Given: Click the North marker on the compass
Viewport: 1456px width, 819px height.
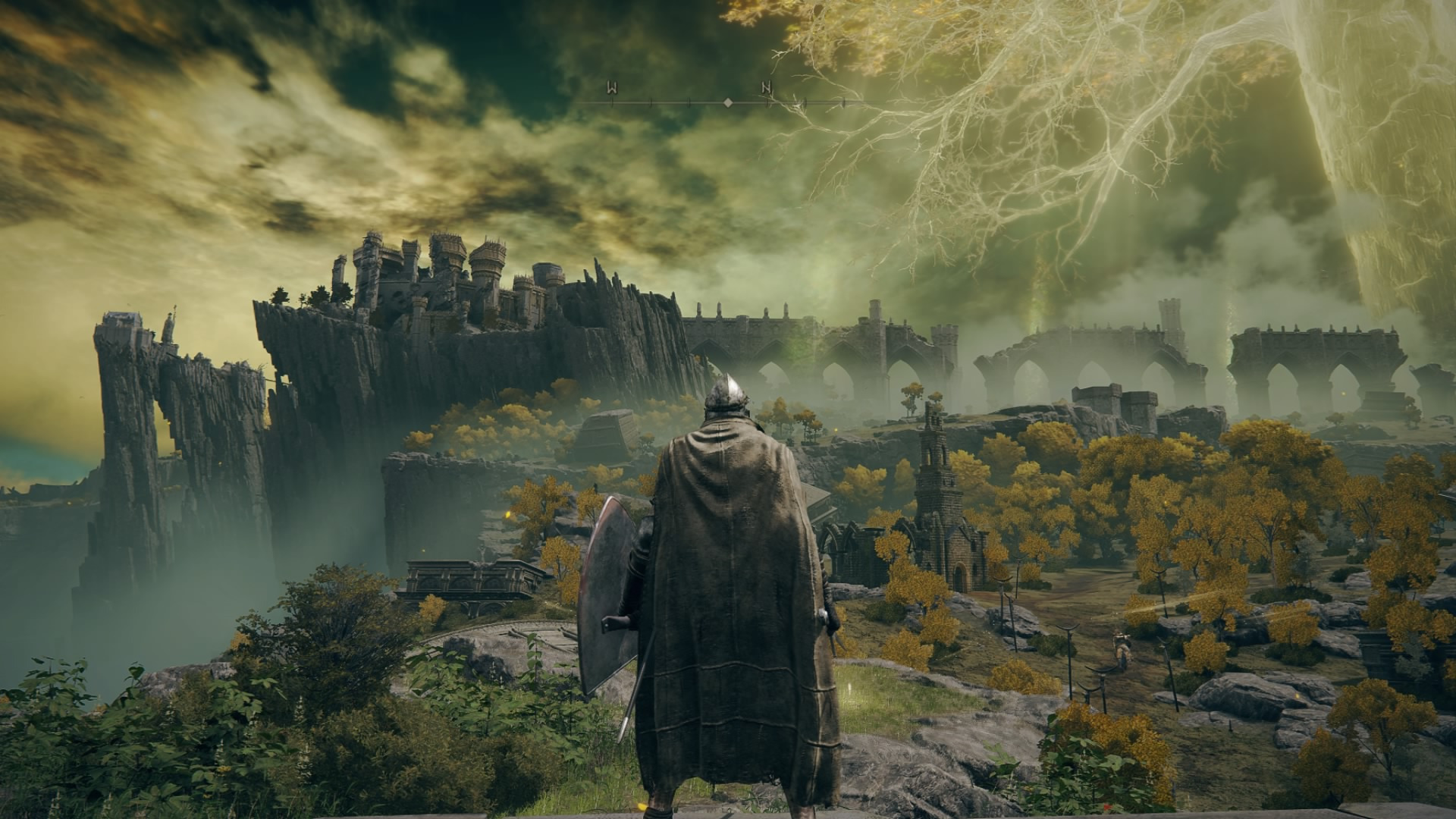Looking at the screenshot, I should click(x=767, y=89).
